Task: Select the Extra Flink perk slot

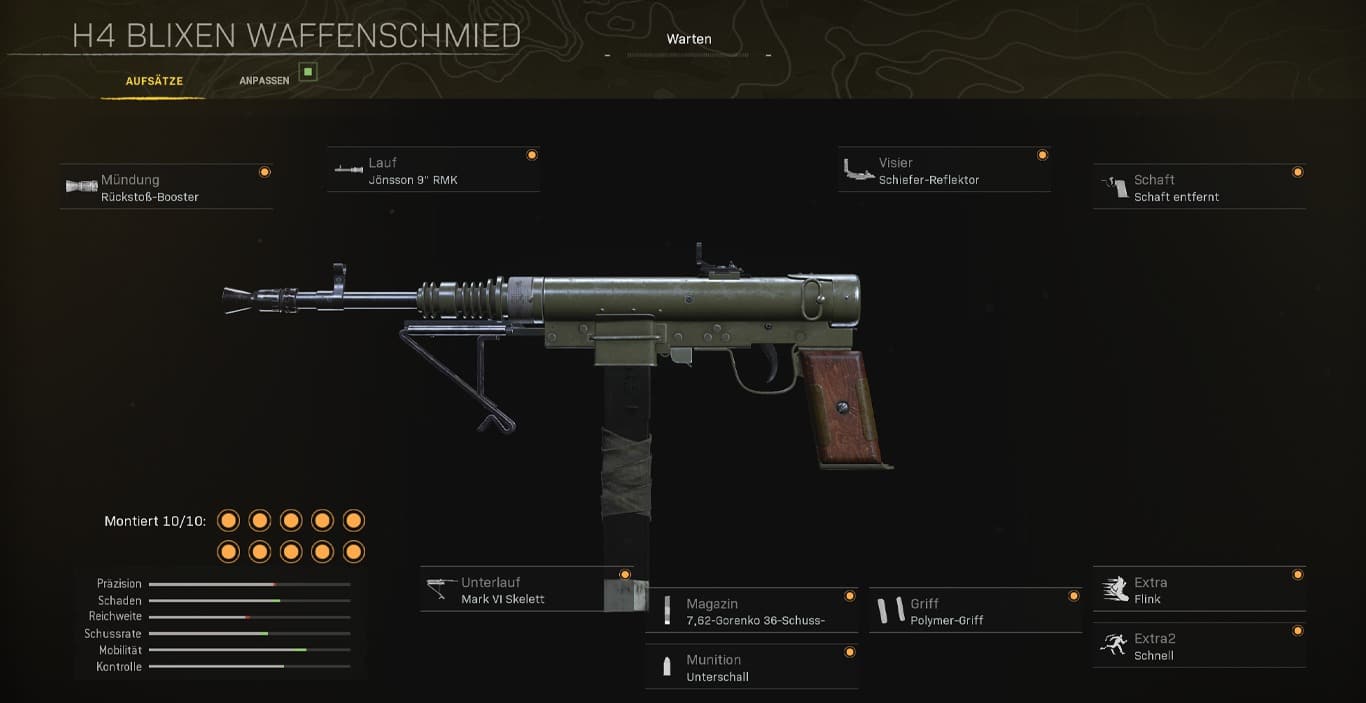Action: tap(1199, 590)
